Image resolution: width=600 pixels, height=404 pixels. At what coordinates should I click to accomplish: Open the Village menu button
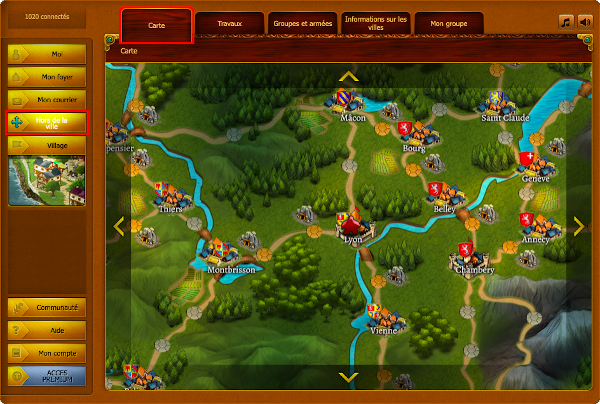47,145
